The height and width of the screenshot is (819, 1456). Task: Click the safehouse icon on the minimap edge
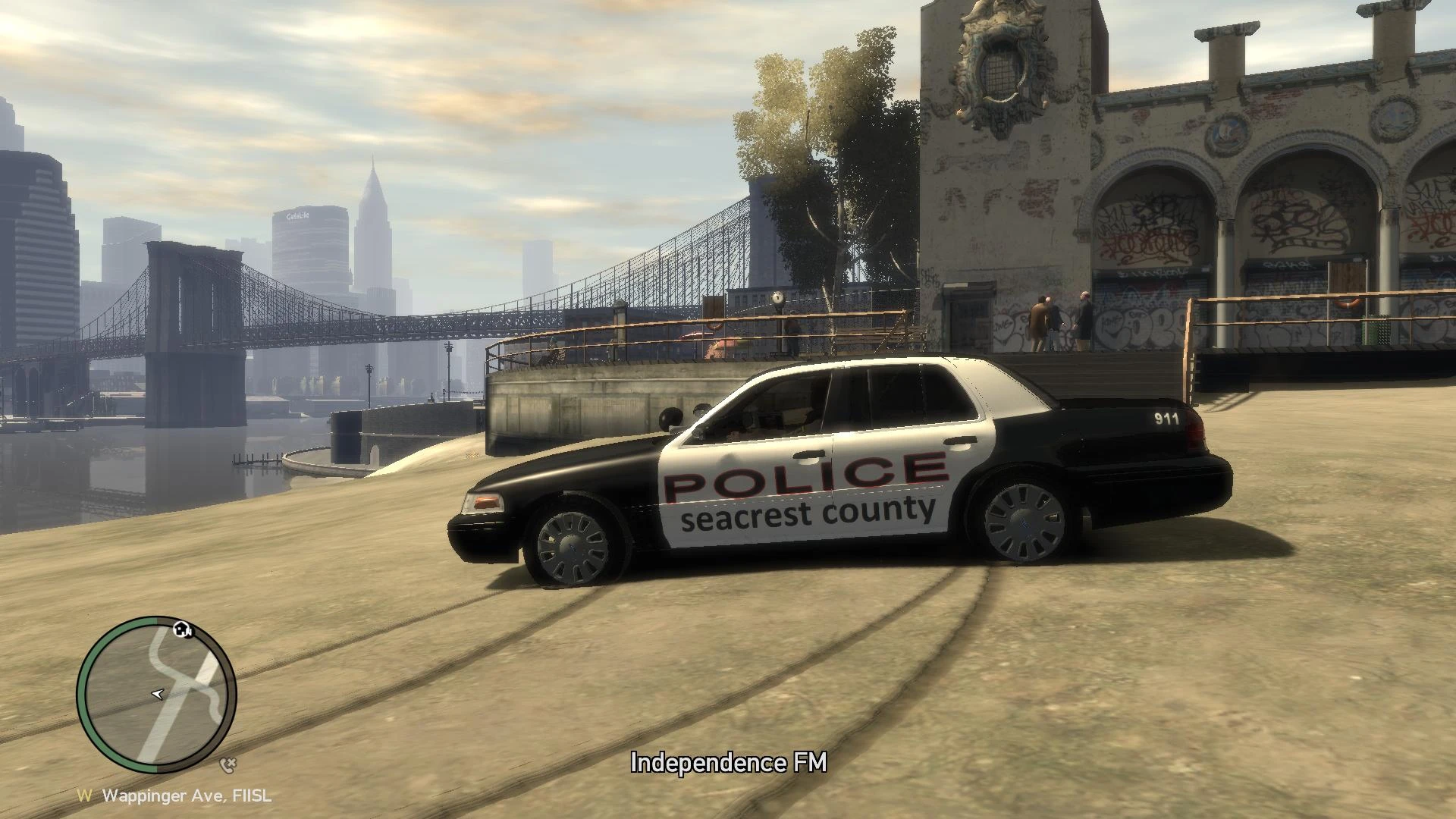182,630
